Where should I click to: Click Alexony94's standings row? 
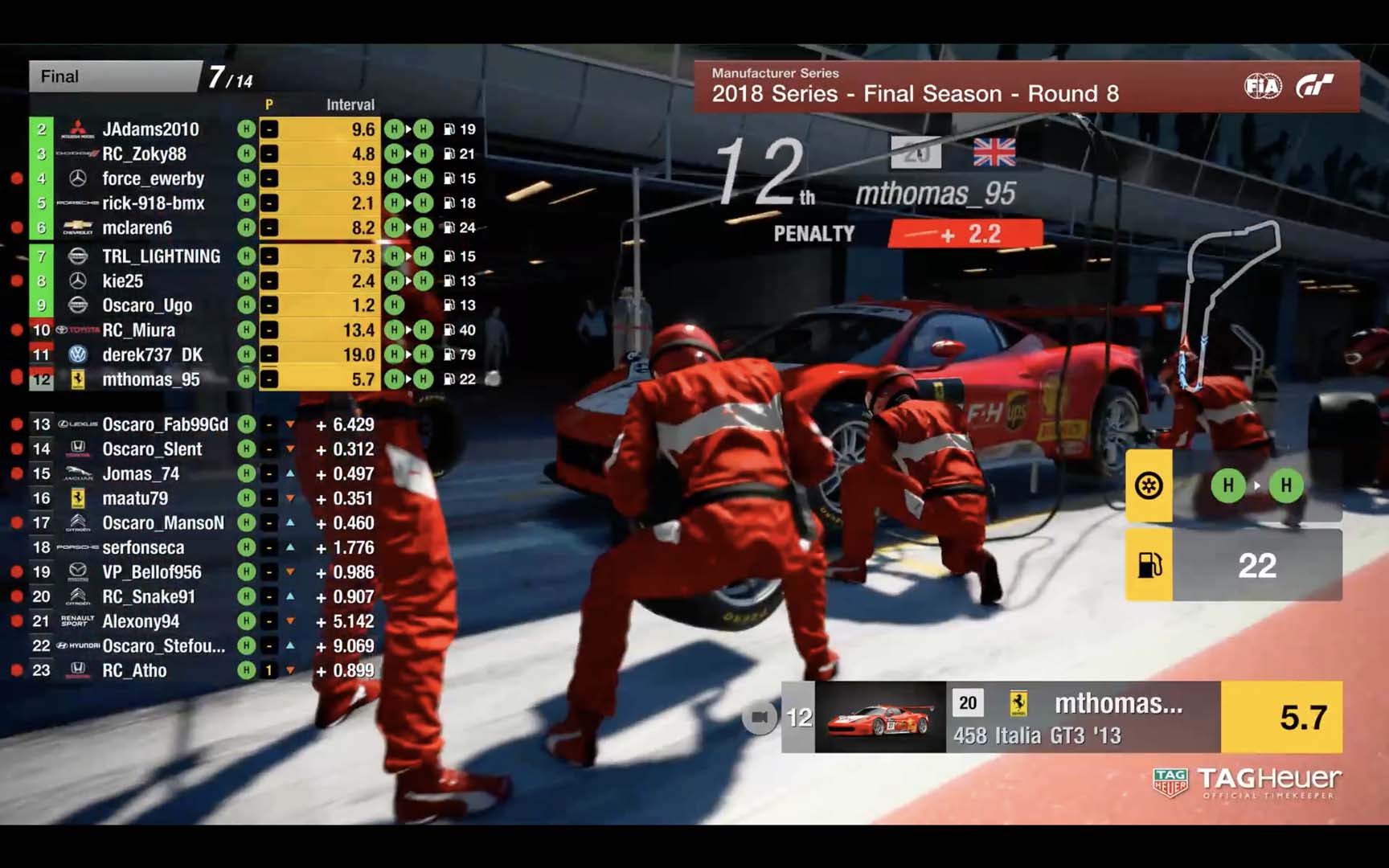(141, 621)
